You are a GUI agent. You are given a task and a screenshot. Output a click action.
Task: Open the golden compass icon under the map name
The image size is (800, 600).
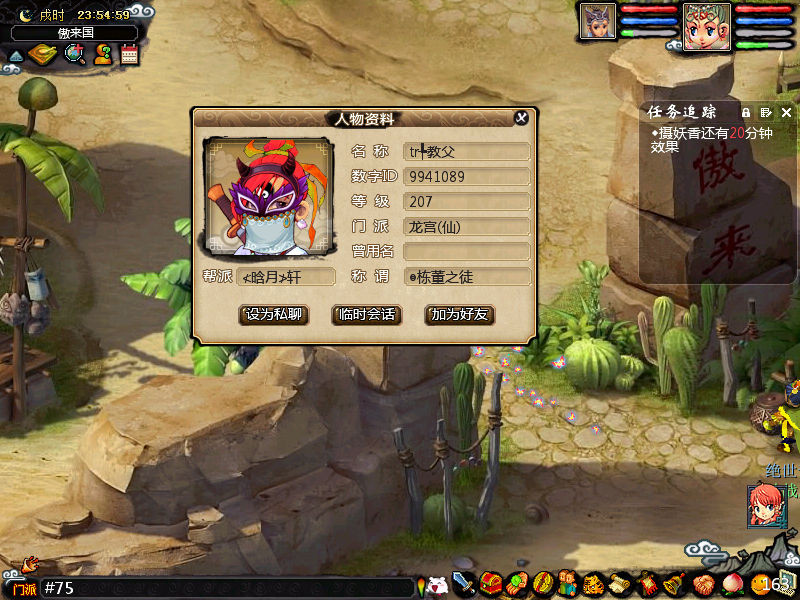coord(43,54)
